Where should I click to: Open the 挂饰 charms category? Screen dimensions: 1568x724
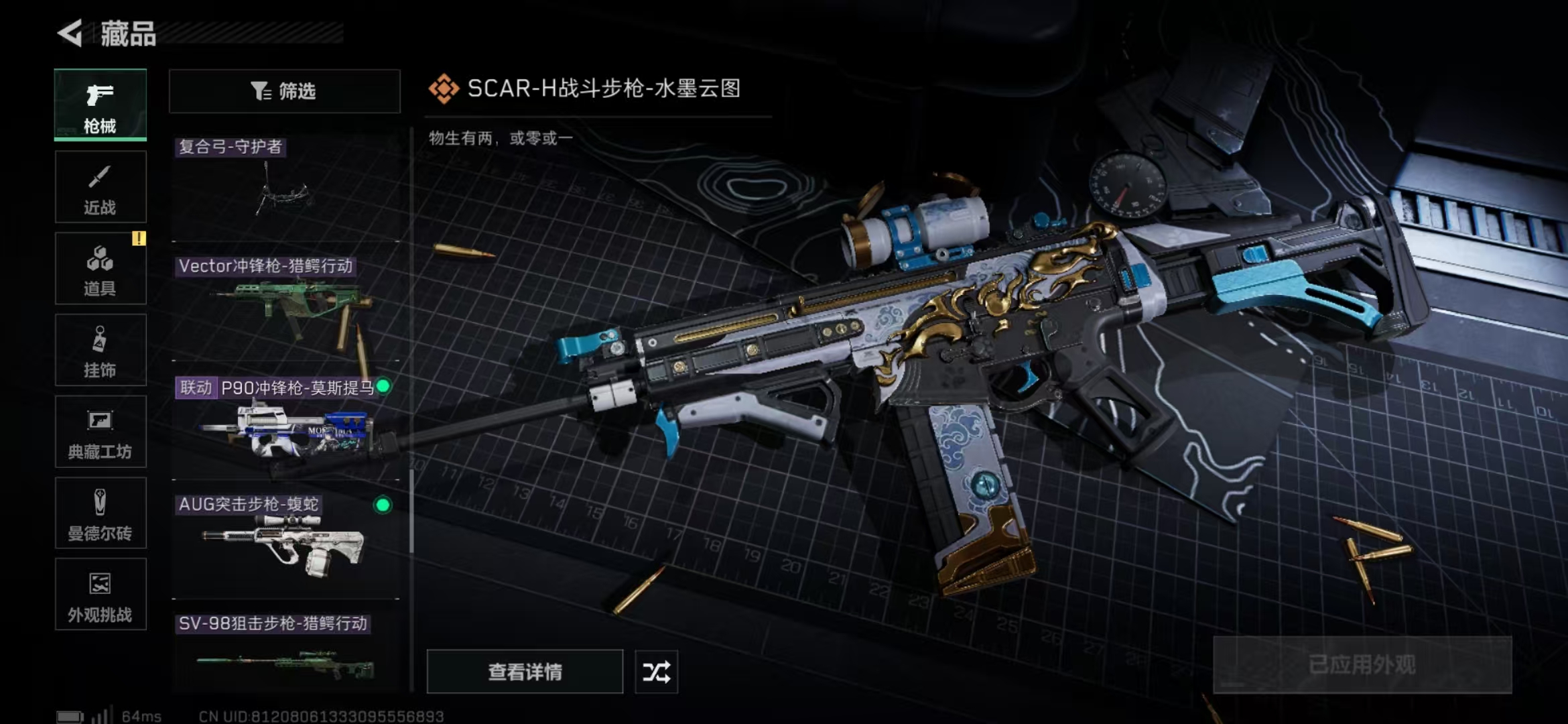99,350
